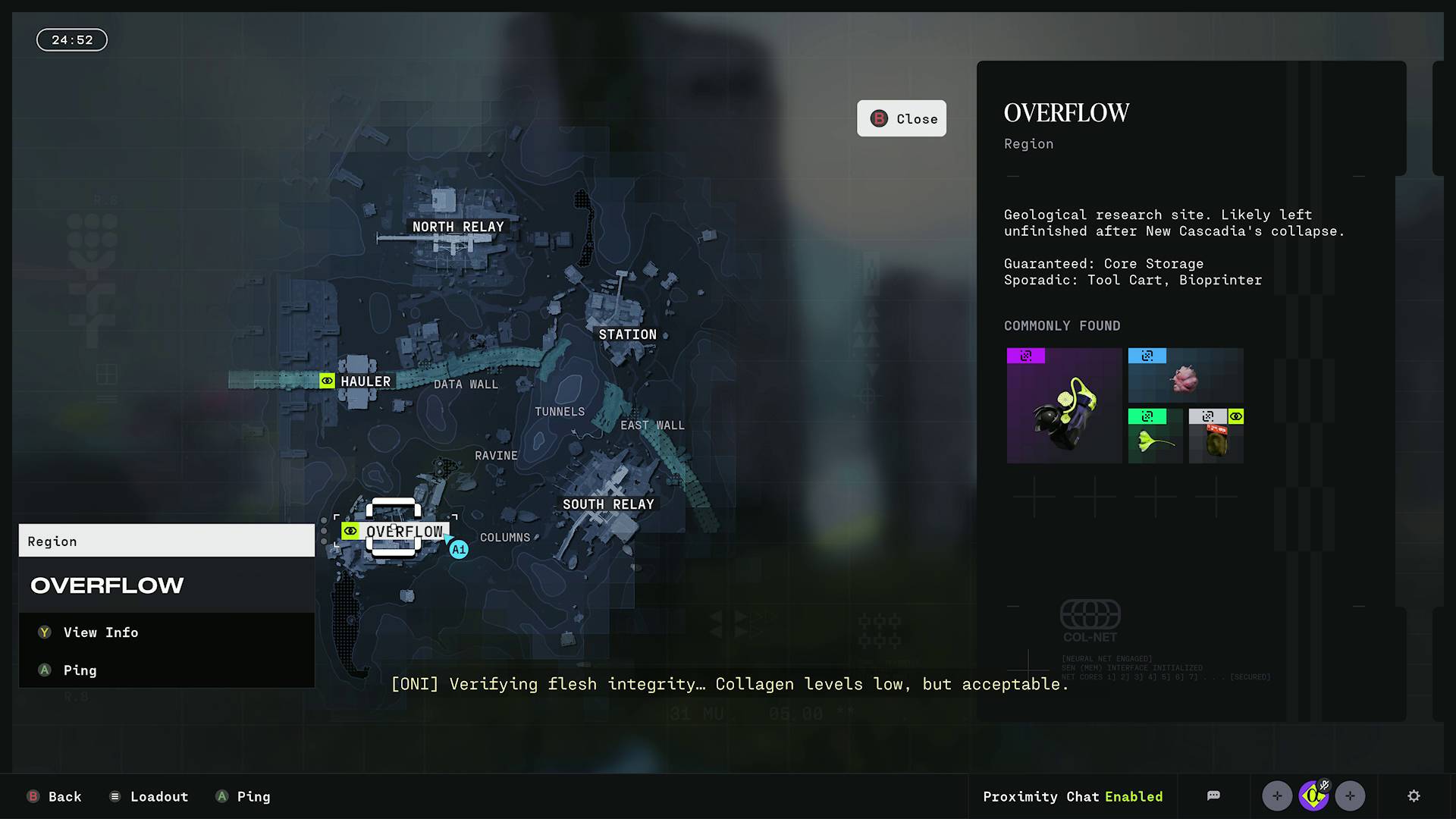This screenshot has height=819, width=1456.
Task: Toggle the eye icon on the canned food item
Action: click(x=1236, y=417)
